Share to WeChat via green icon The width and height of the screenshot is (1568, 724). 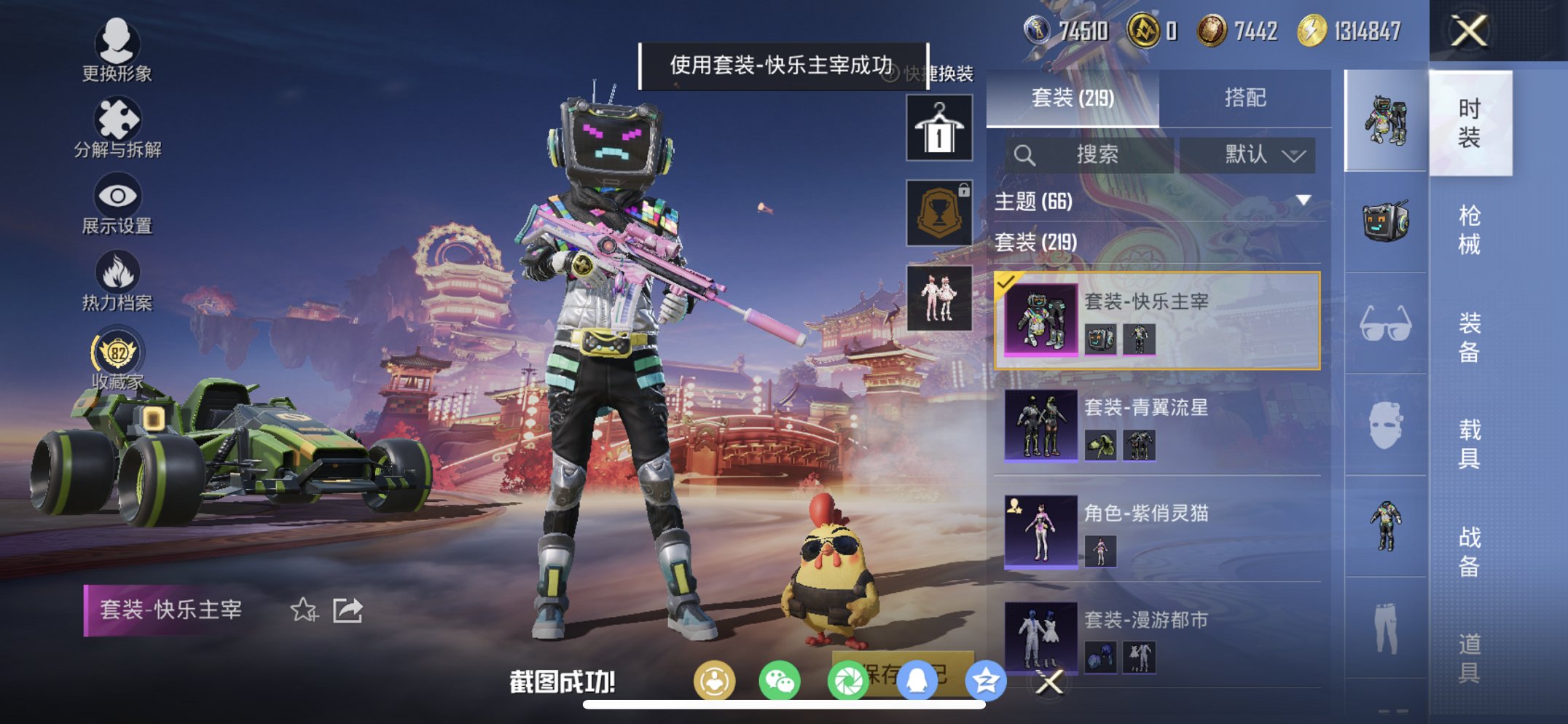tap(778, 677)
